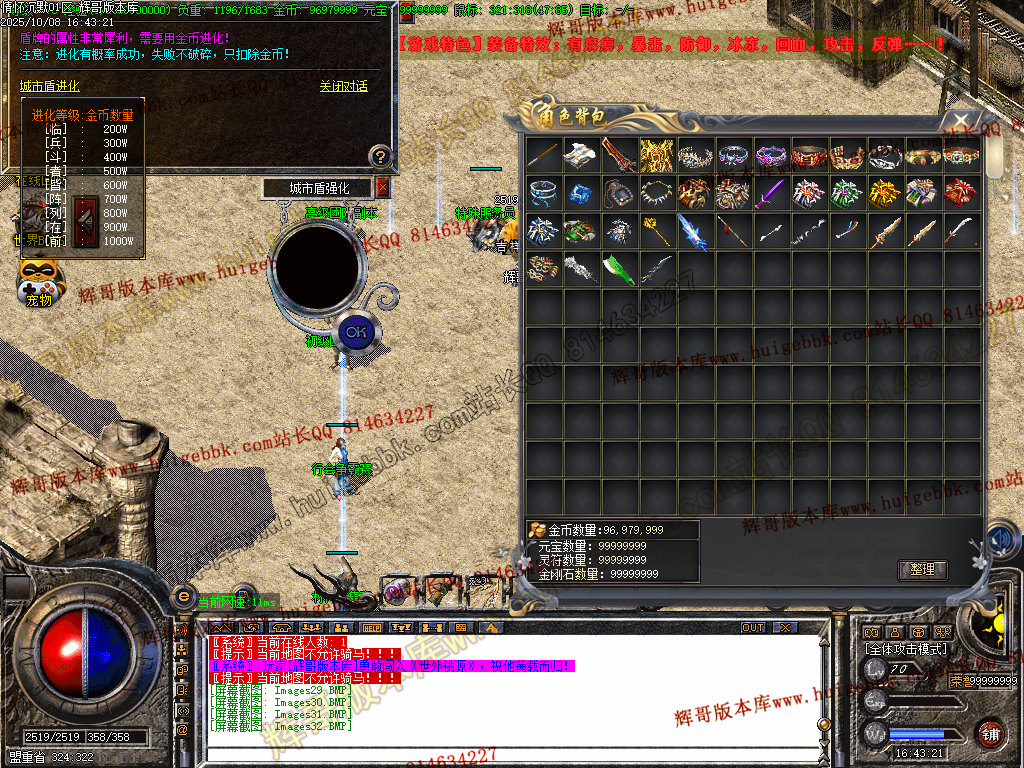This screenshot has width=1024, height=768.
Task: Click the orange e browser icon
Action: click(183, 596)
